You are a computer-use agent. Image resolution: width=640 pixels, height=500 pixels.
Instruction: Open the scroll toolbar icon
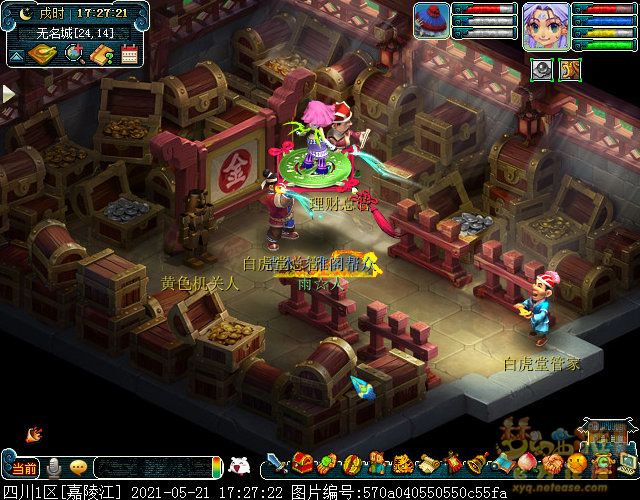(428, 465)
